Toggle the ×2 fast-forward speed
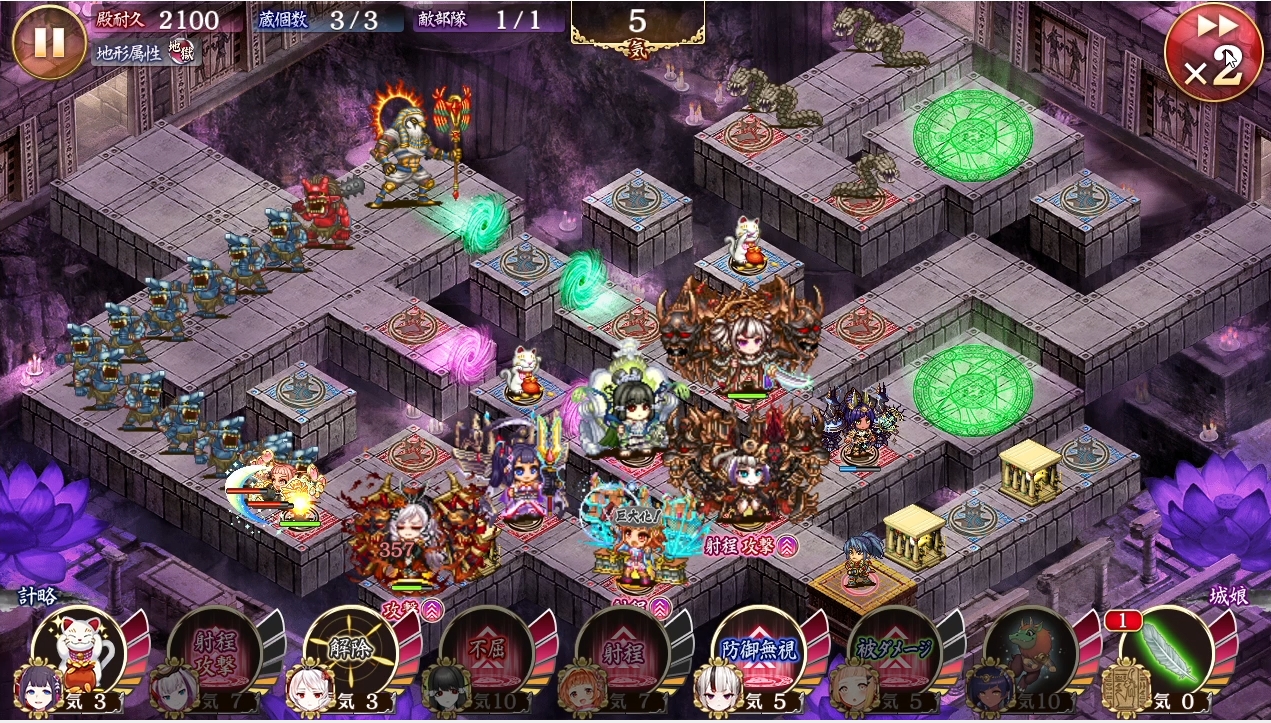This screenshot has height=723, width=1271. click(1211, 53)
